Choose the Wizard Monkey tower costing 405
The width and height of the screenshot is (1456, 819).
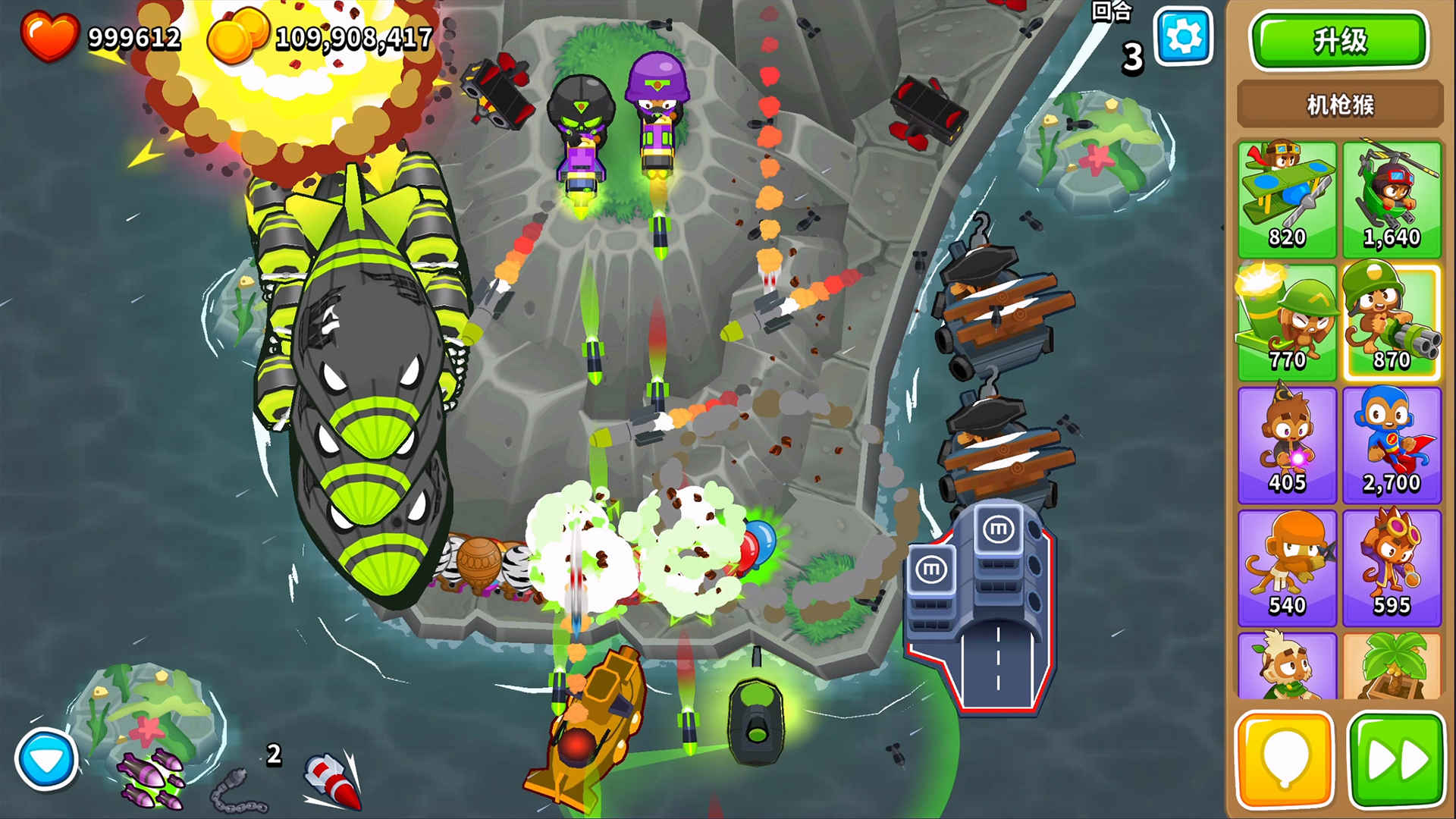[1287, 445]
